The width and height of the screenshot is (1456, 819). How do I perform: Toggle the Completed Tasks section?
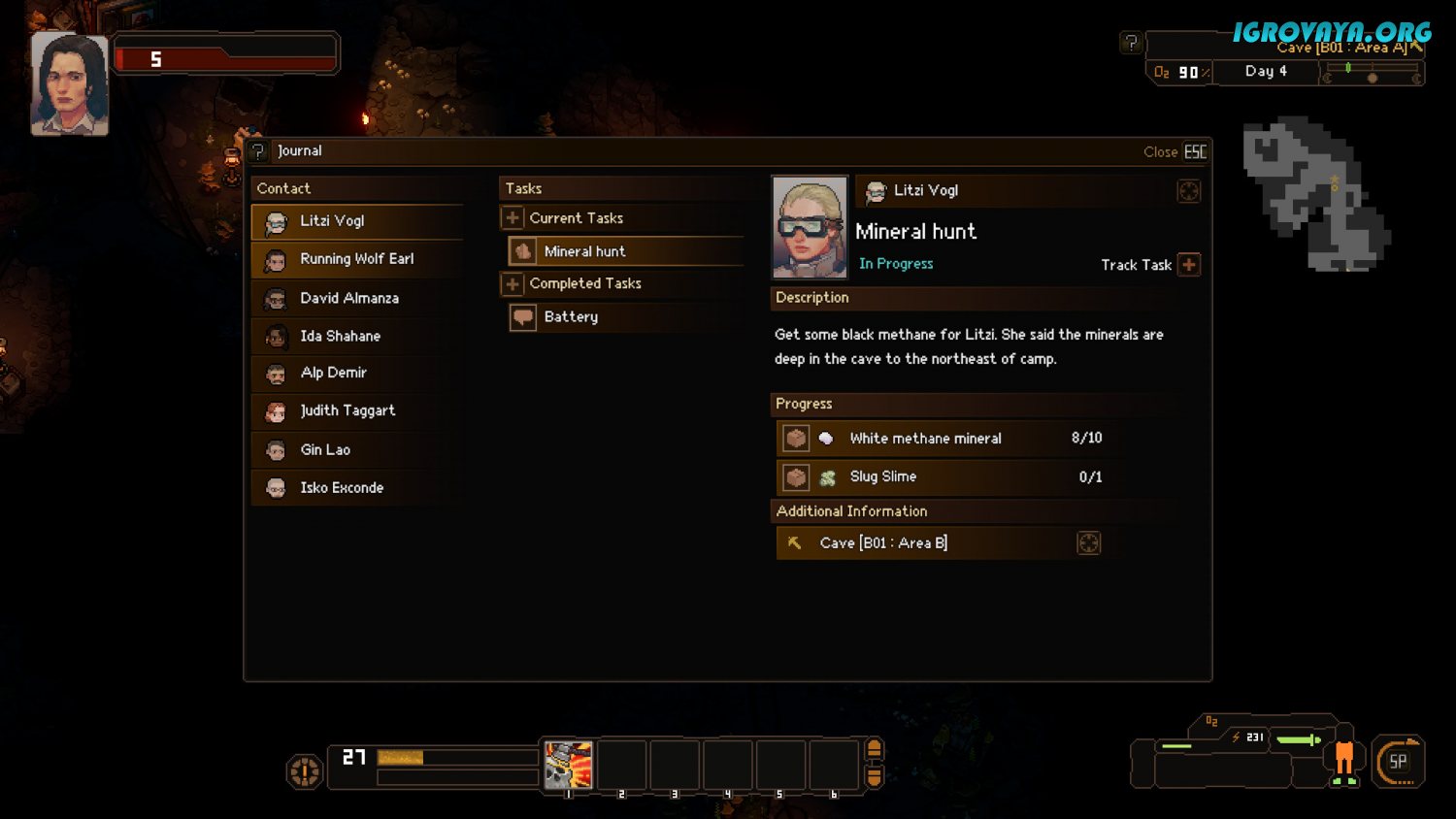513,283
